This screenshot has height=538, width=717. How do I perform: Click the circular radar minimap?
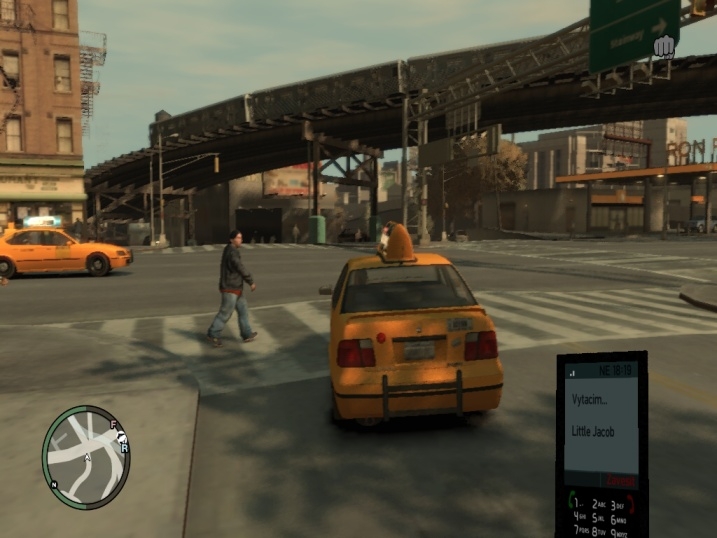86,457
